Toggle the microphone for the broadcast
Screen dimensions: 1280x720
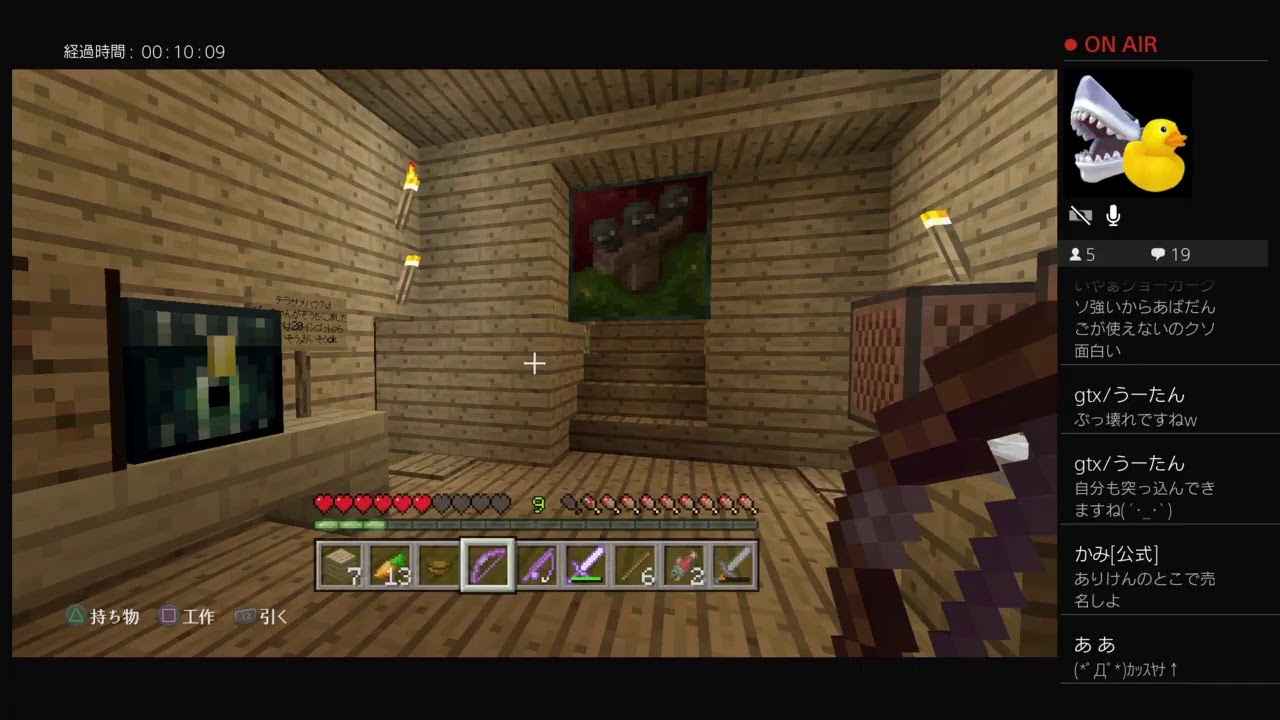(1113, 215)
